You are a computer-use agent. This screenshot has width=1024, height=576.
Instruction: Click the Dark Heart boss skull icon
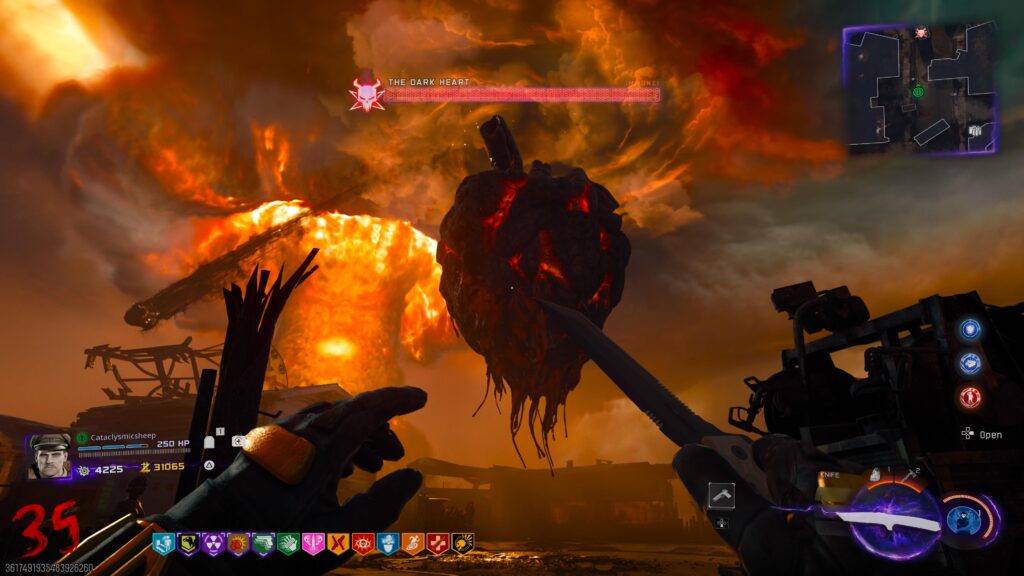(x=365, y=94)
